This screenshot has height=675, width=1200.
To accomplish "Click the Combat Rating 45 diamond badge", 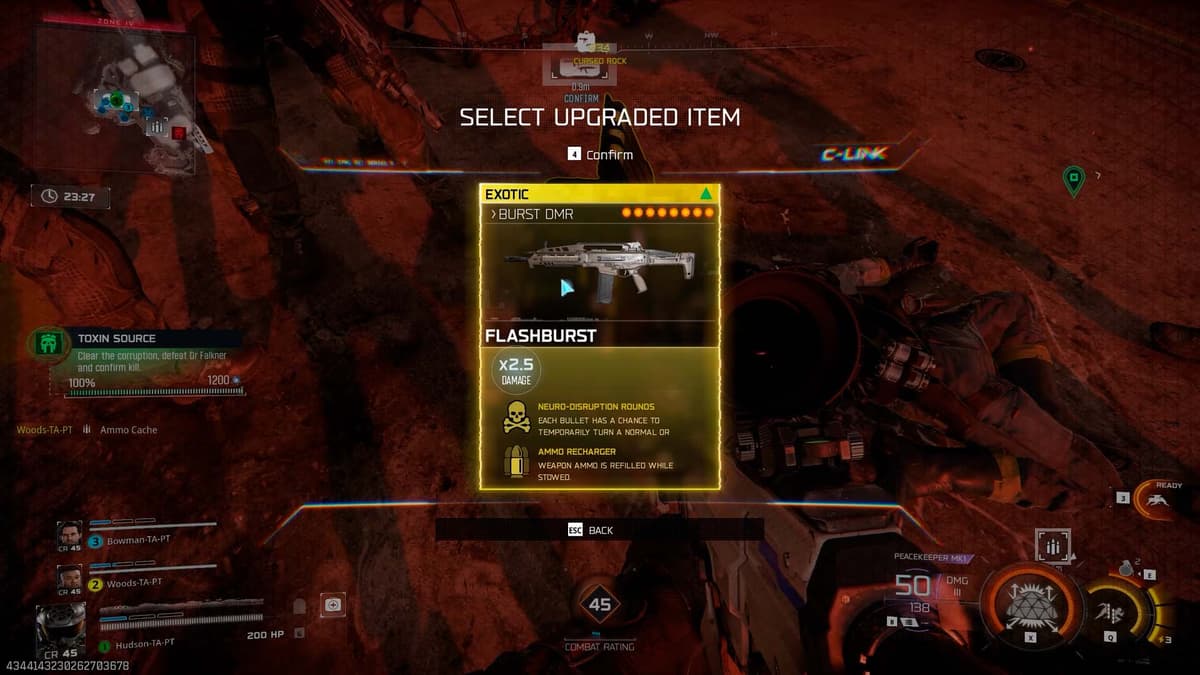I will pyautogui.click(x=599, y=604).
